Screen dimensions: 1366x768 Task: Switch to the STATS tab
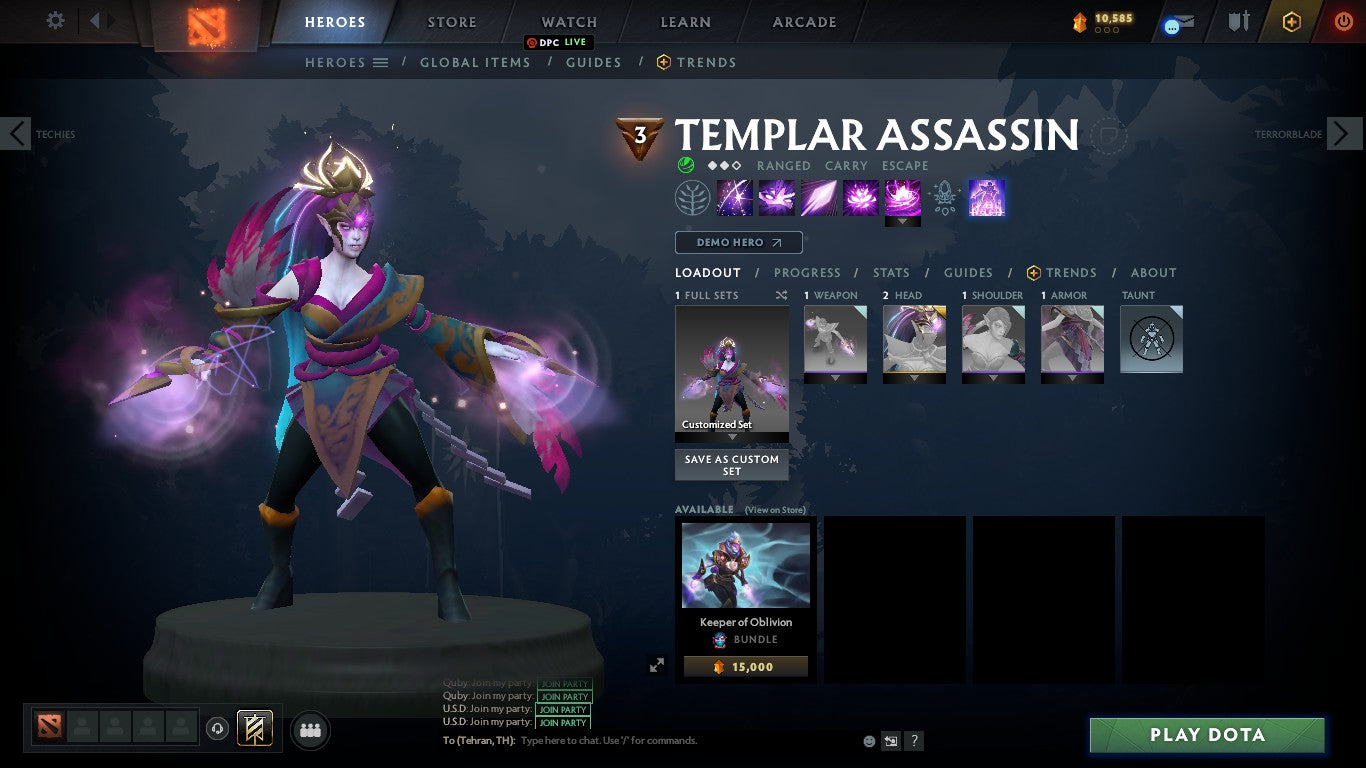(x=890, y=272)
